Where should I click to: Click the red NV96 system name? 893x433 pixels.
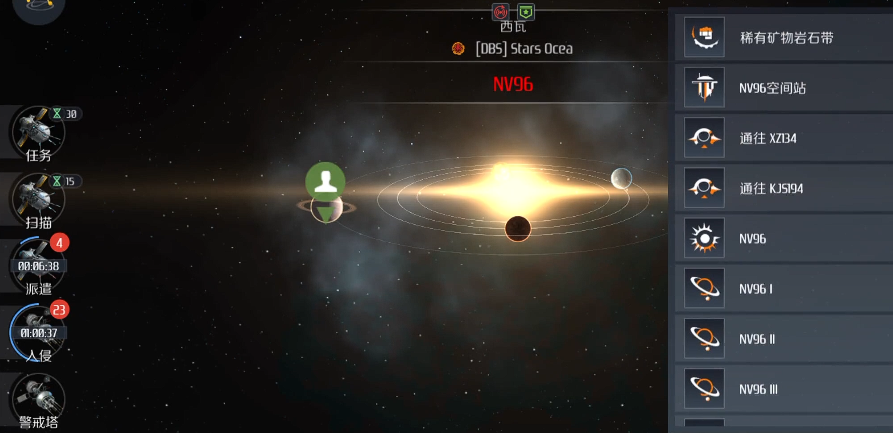[513, 84]
